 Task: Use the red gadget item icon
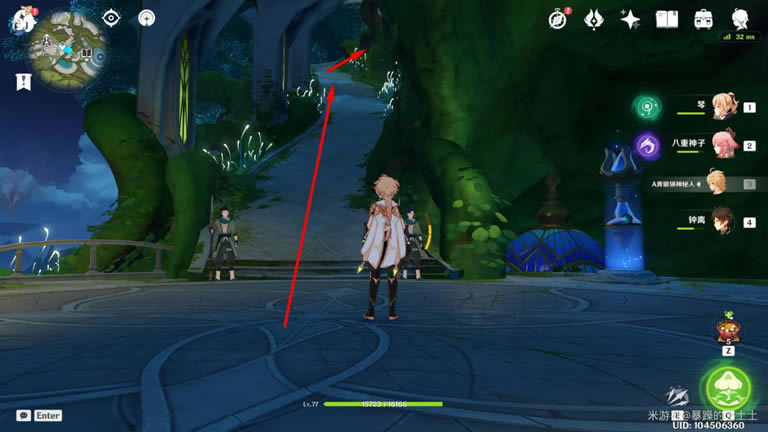pos(728,331)
